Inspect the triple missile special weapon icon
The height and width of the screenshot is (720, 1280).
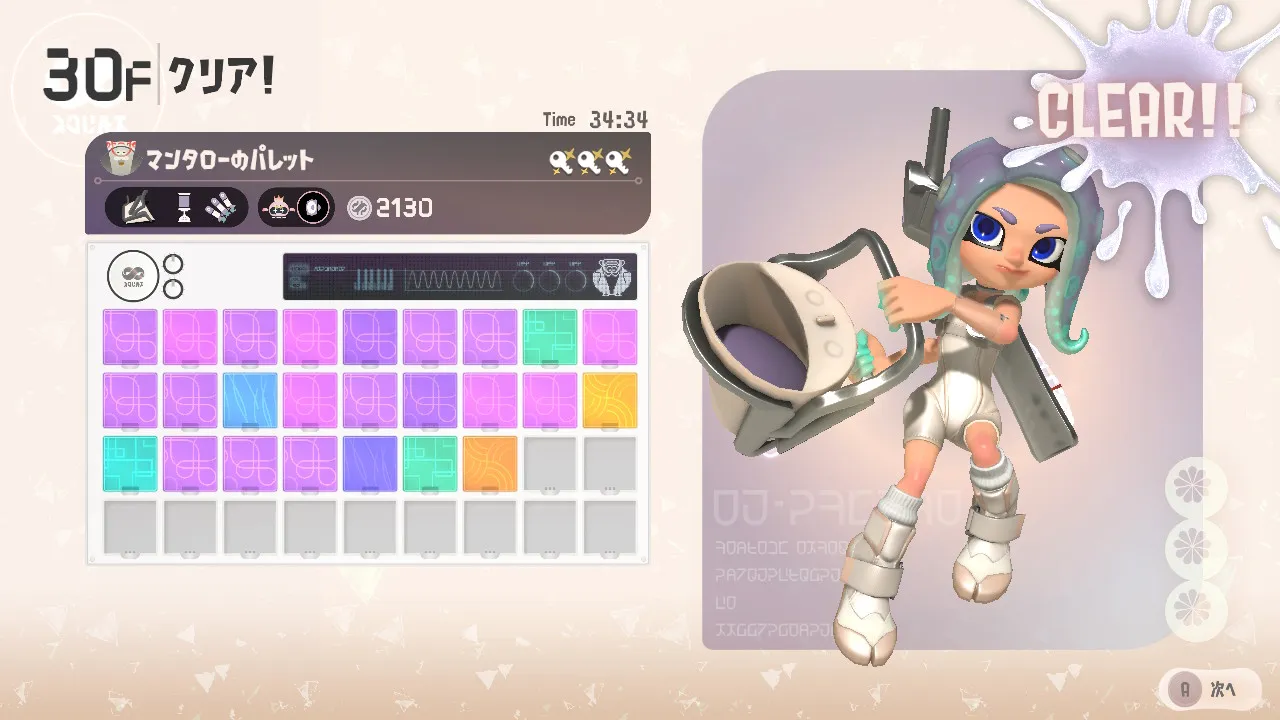tap(222, 208)
